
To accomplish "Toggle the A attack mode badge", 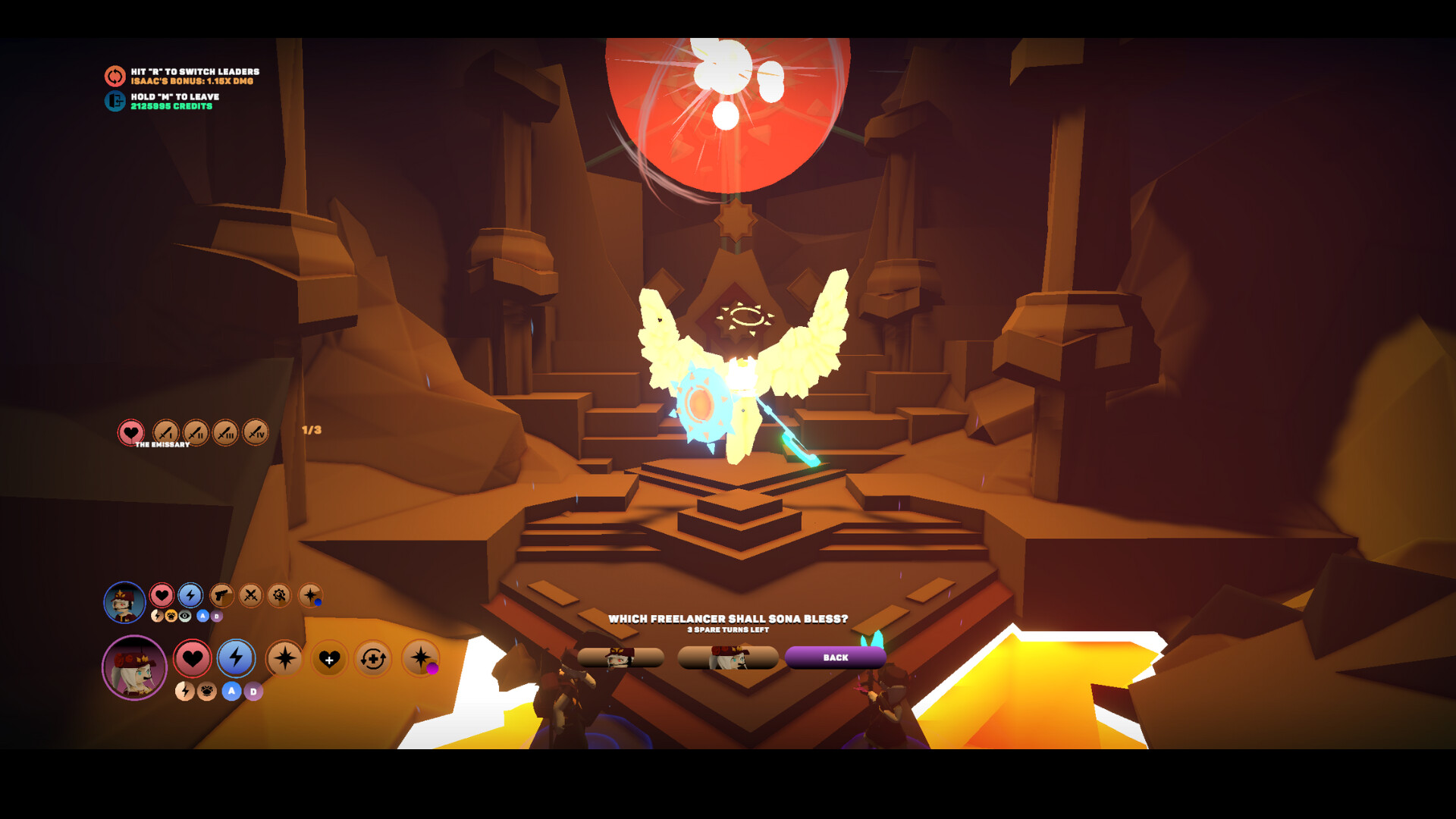I will click(x=203, y=616).
